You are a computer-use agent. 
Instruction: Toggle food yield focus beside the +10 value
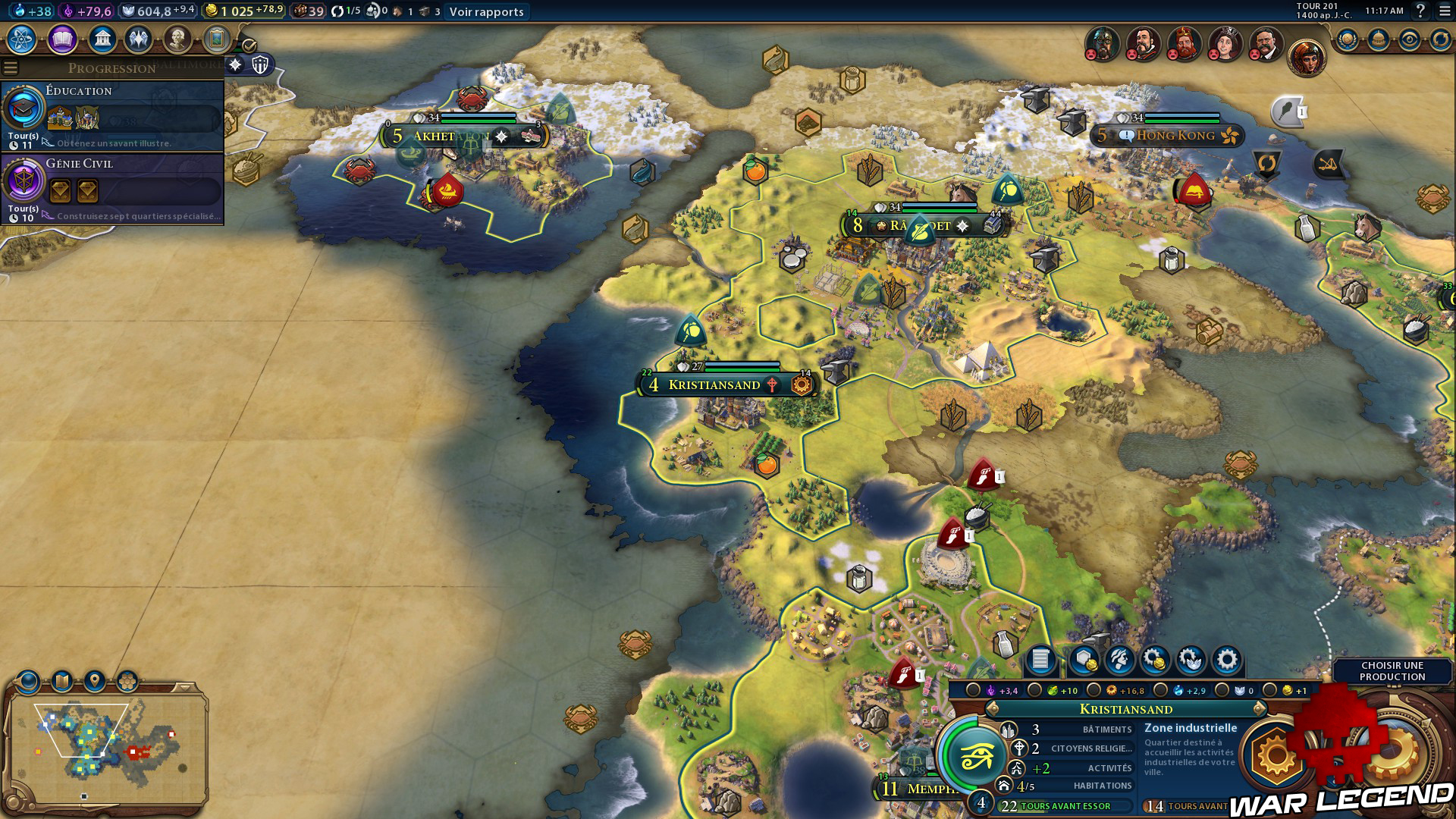[x=1035, y=690]
